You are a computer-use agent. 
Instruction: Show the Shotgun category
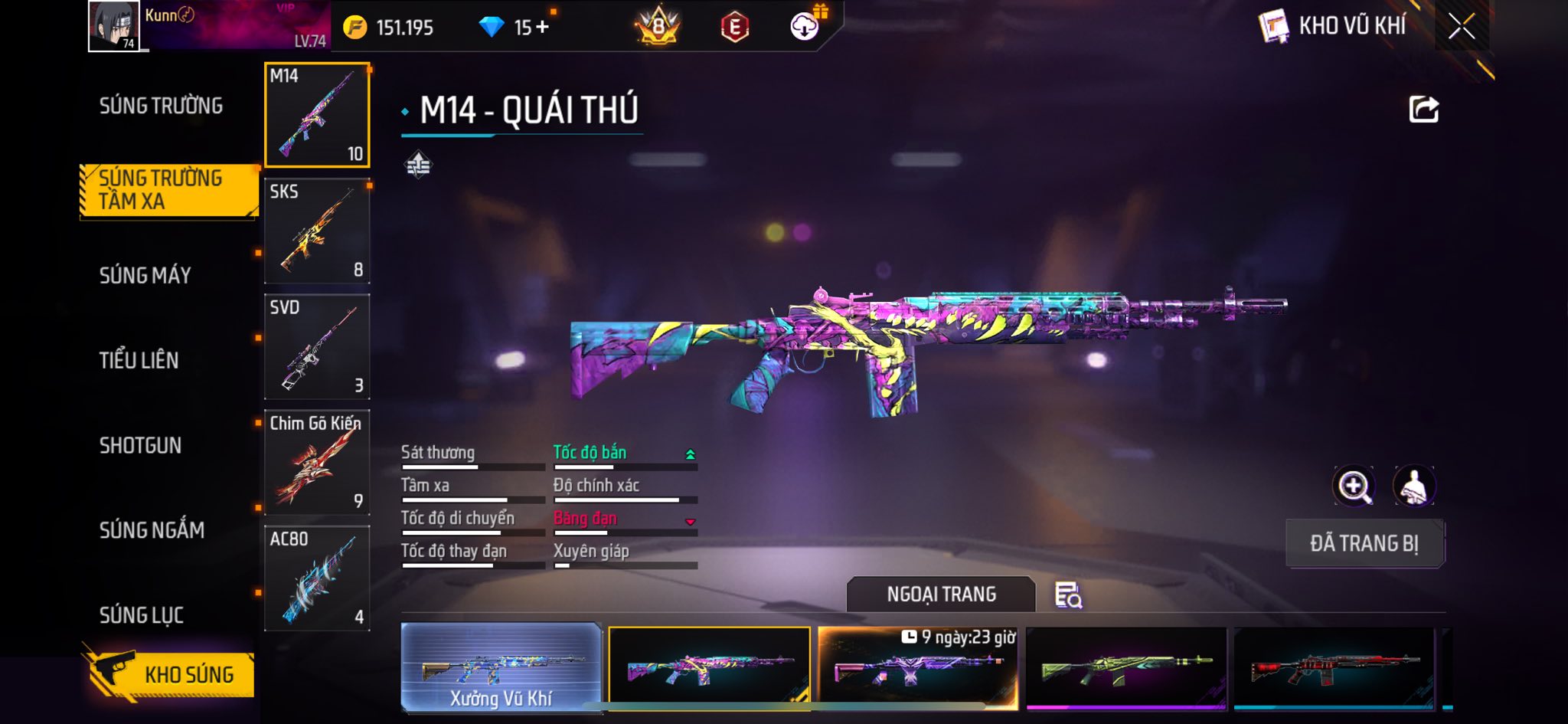(140, 445)
